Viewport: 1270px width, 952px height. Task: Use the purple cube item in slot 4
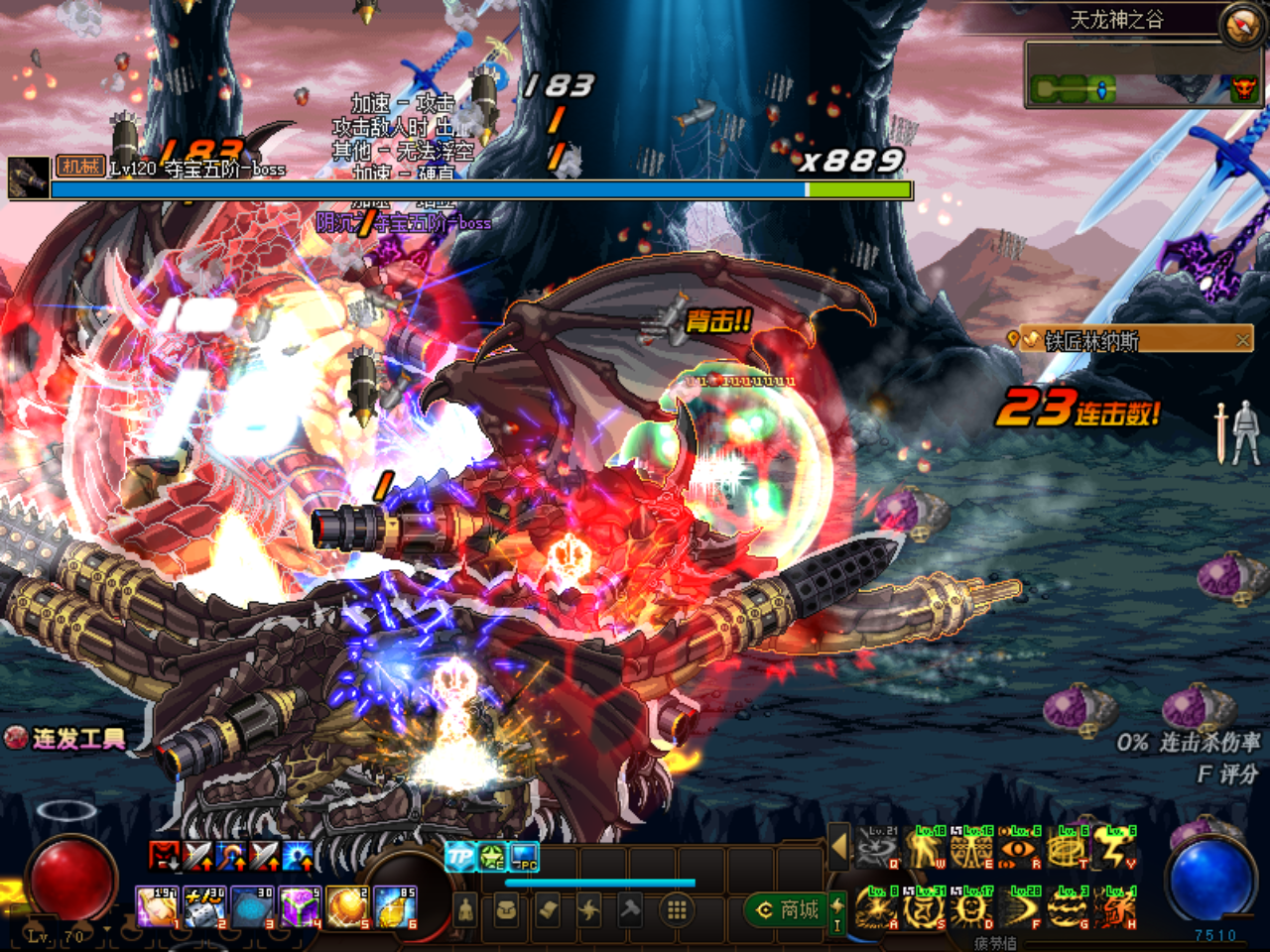coord(299,907)
